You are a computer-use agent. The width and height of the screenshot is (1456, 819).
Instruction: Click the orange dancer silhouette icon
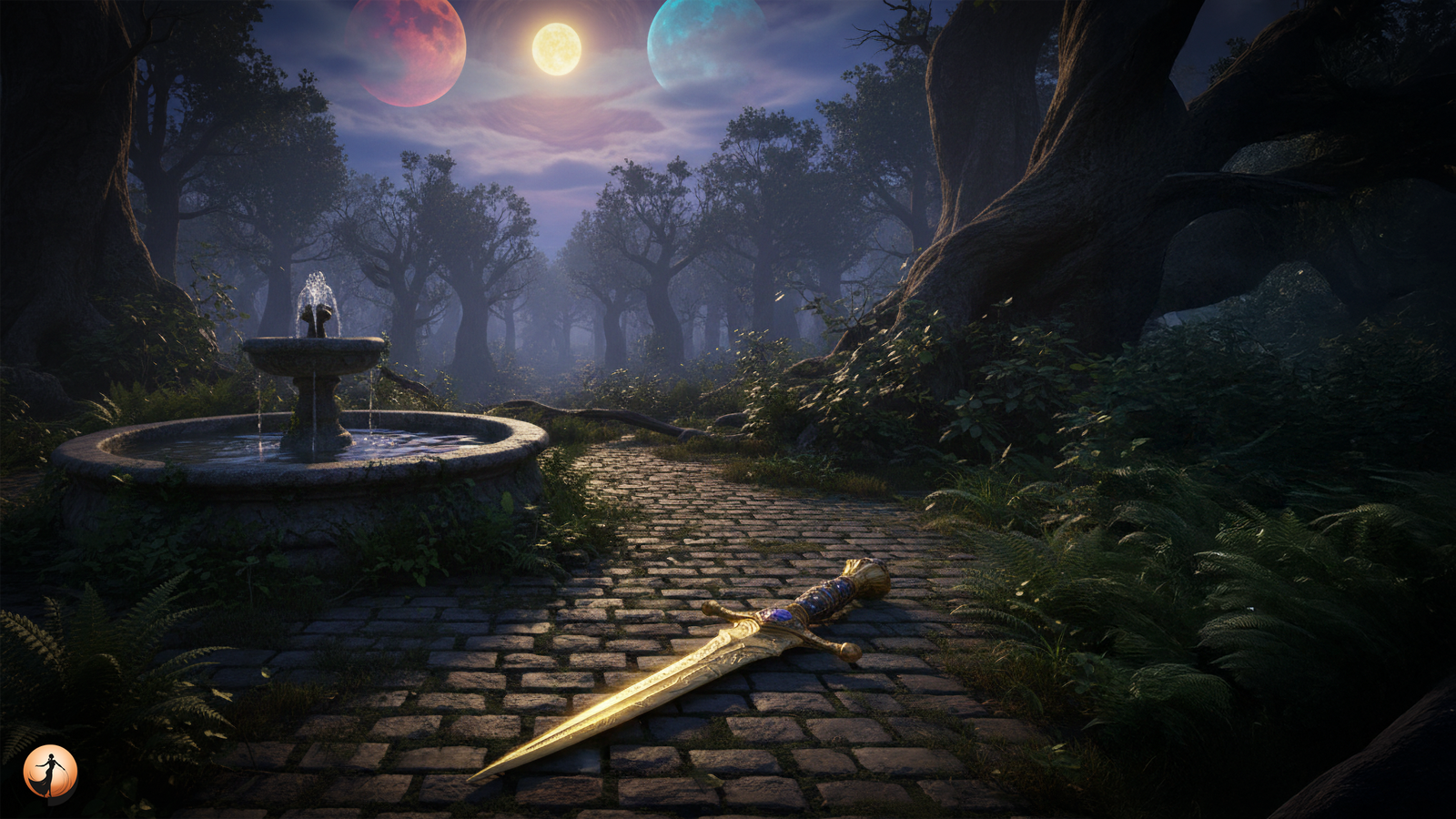pos(50,773)
